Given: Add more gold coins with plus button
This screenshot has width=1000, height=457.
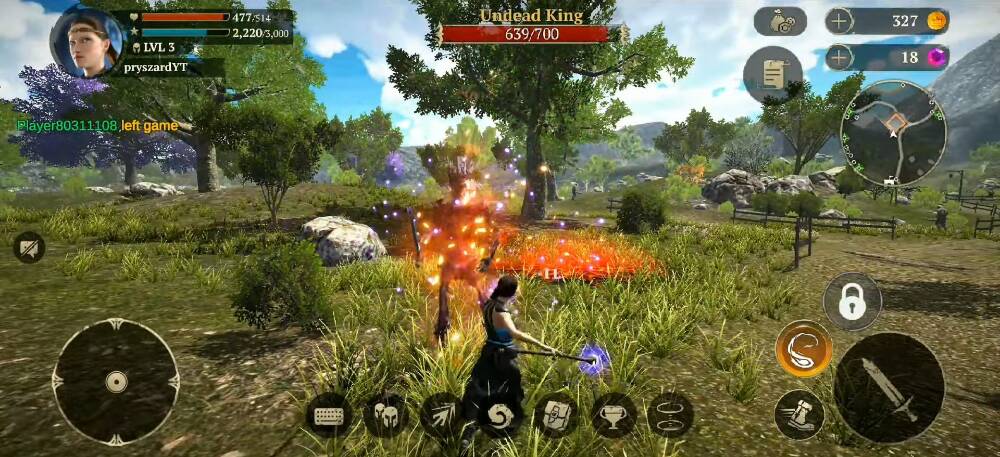Looking at the screenshot, I should 840,21.
